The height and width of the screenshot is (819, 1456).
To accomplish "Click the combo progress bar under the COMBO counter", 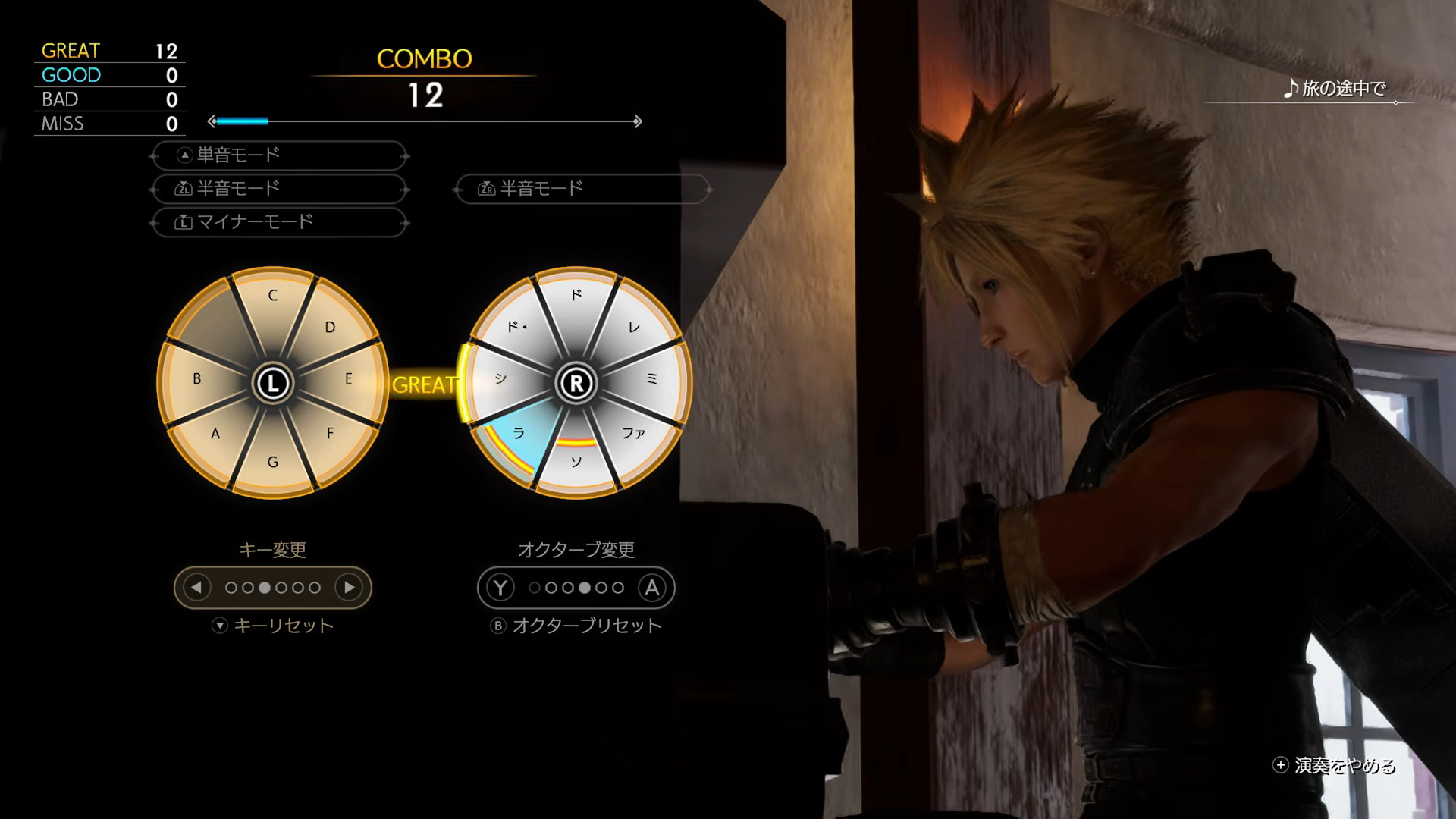I will 425,120.
